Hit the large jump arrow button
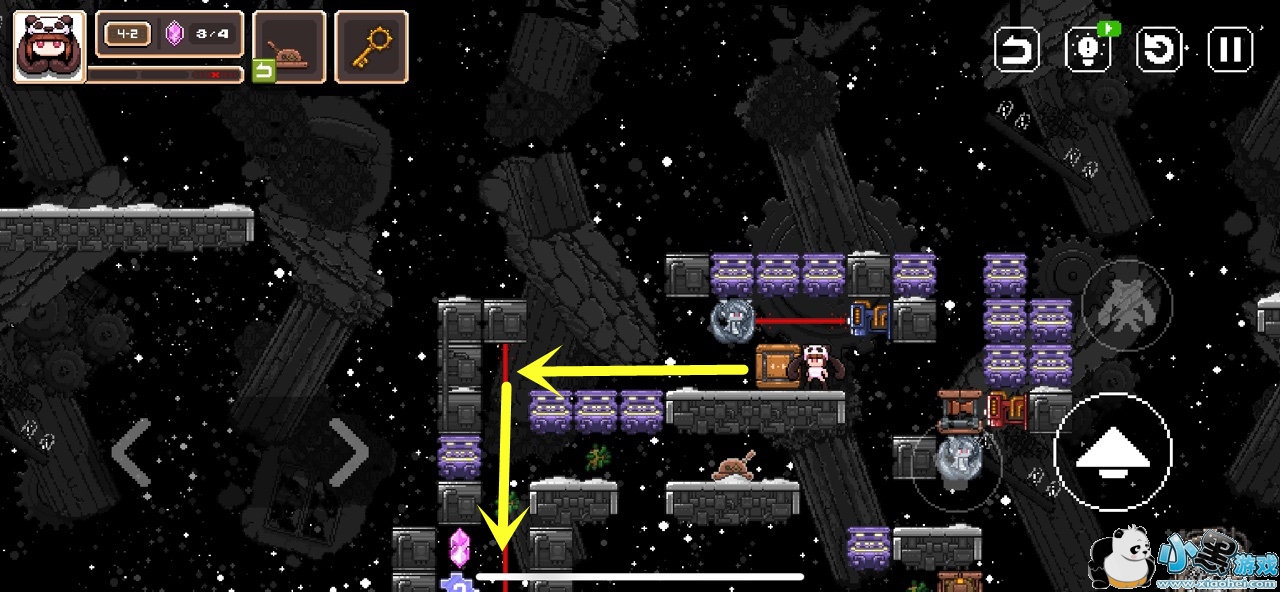1280x592 pixels. (x=1112, y=452)
